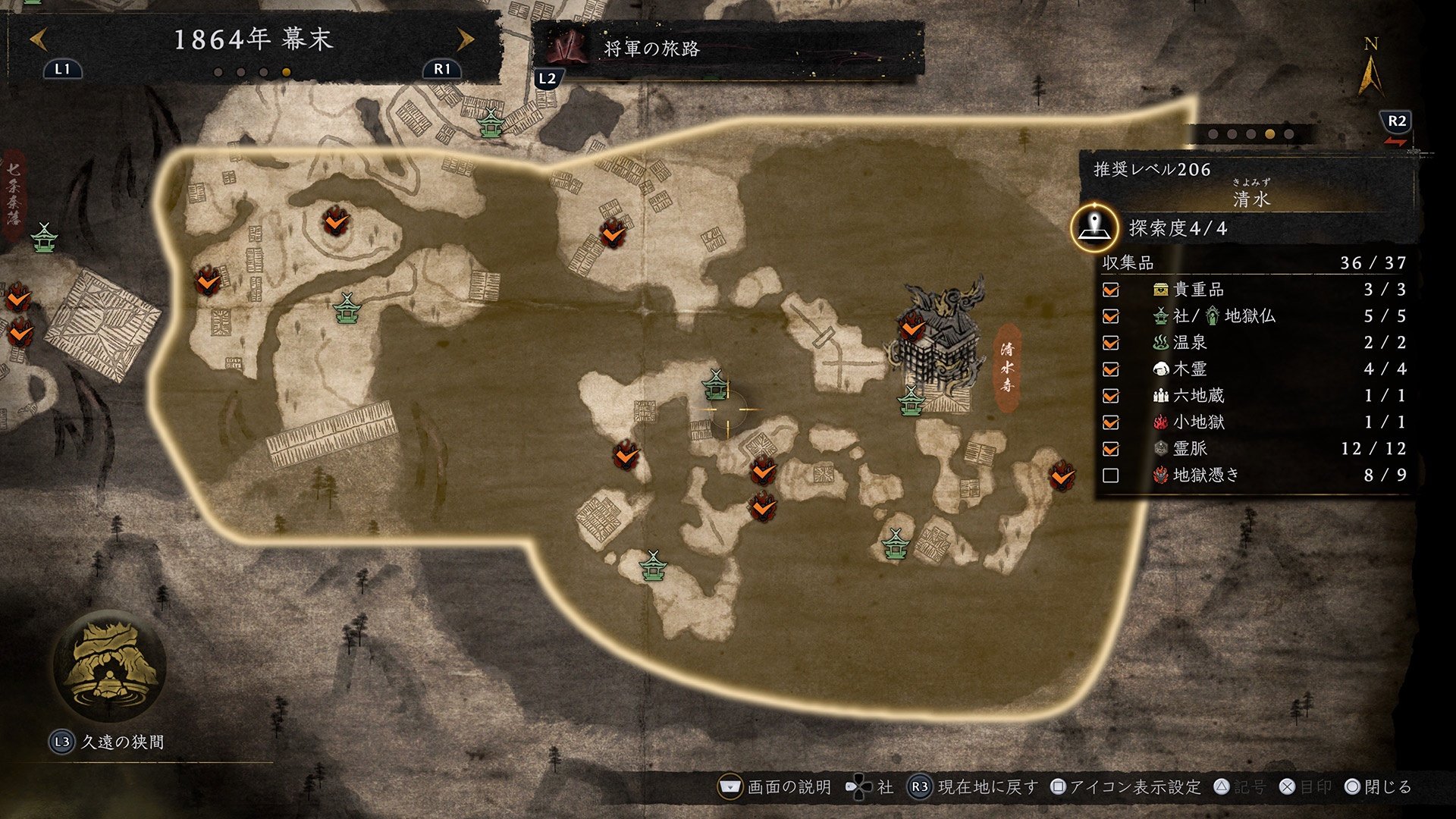Toggle the 木霊 kodama filter checkbox

click(1111, 369)
